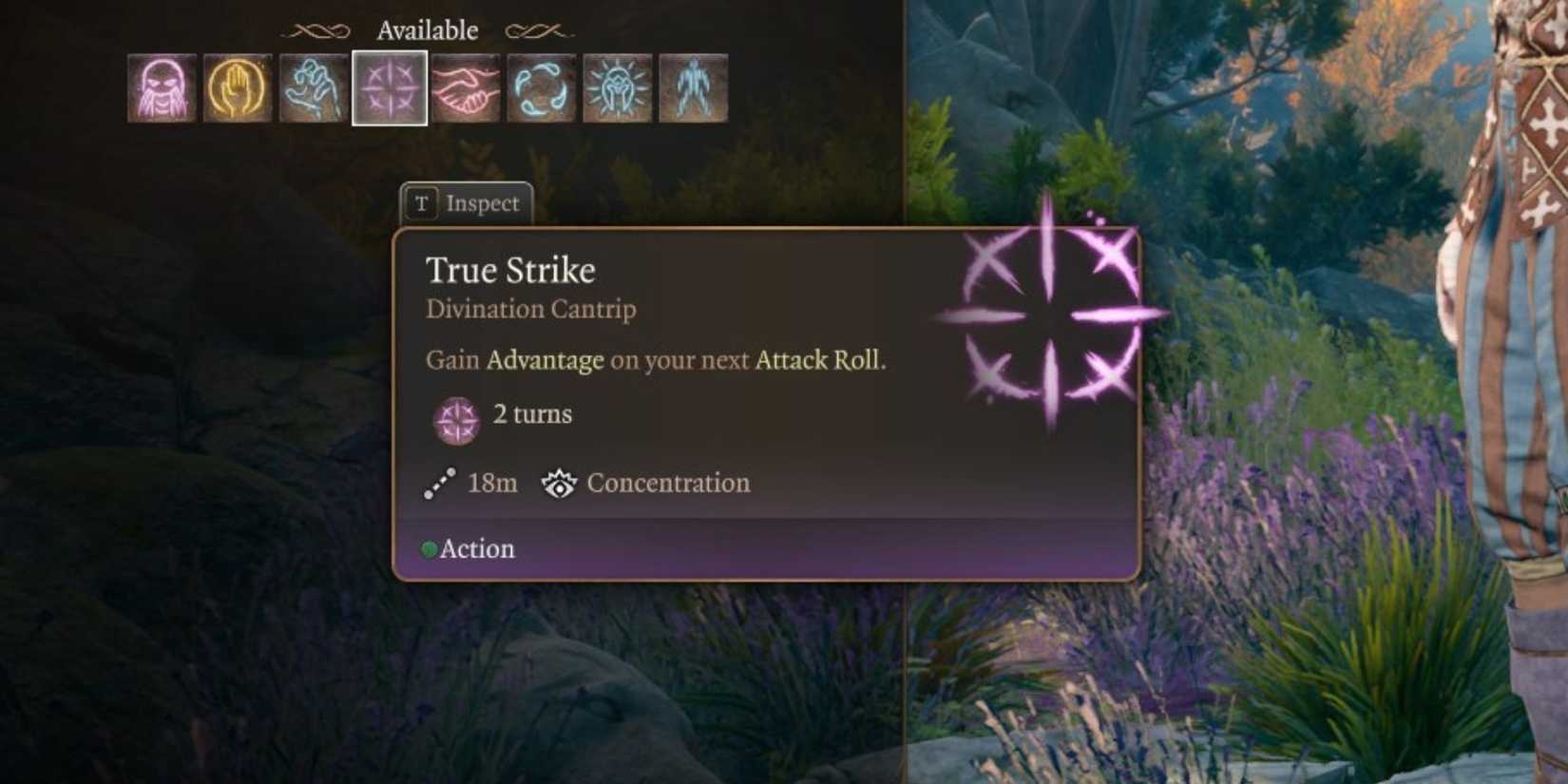Image resolution: width=1568 pixels, height=784 pixels.
Task: Select the Friends handshake cantrip icon
Action: click(x=464, y=87)
